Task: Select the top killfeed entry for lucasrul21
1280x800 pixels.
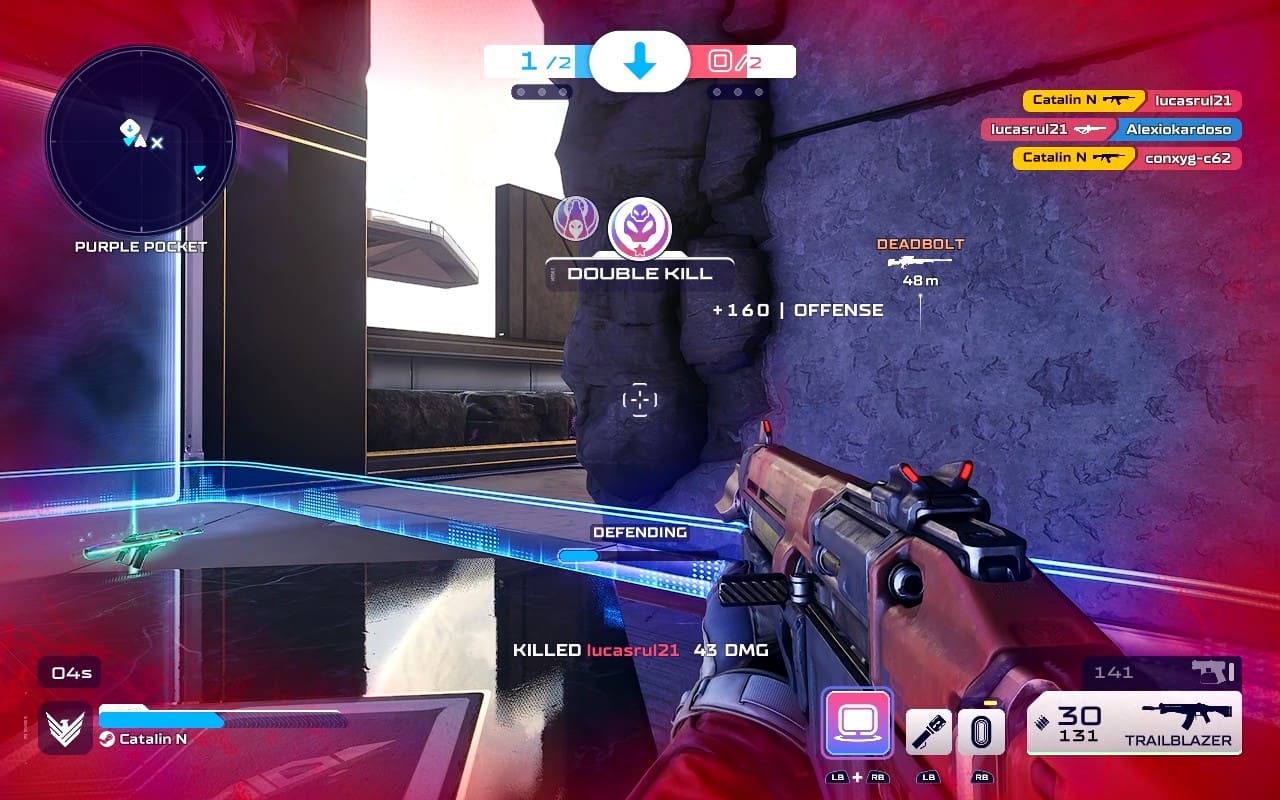Action: click(x=1132, y=100)
